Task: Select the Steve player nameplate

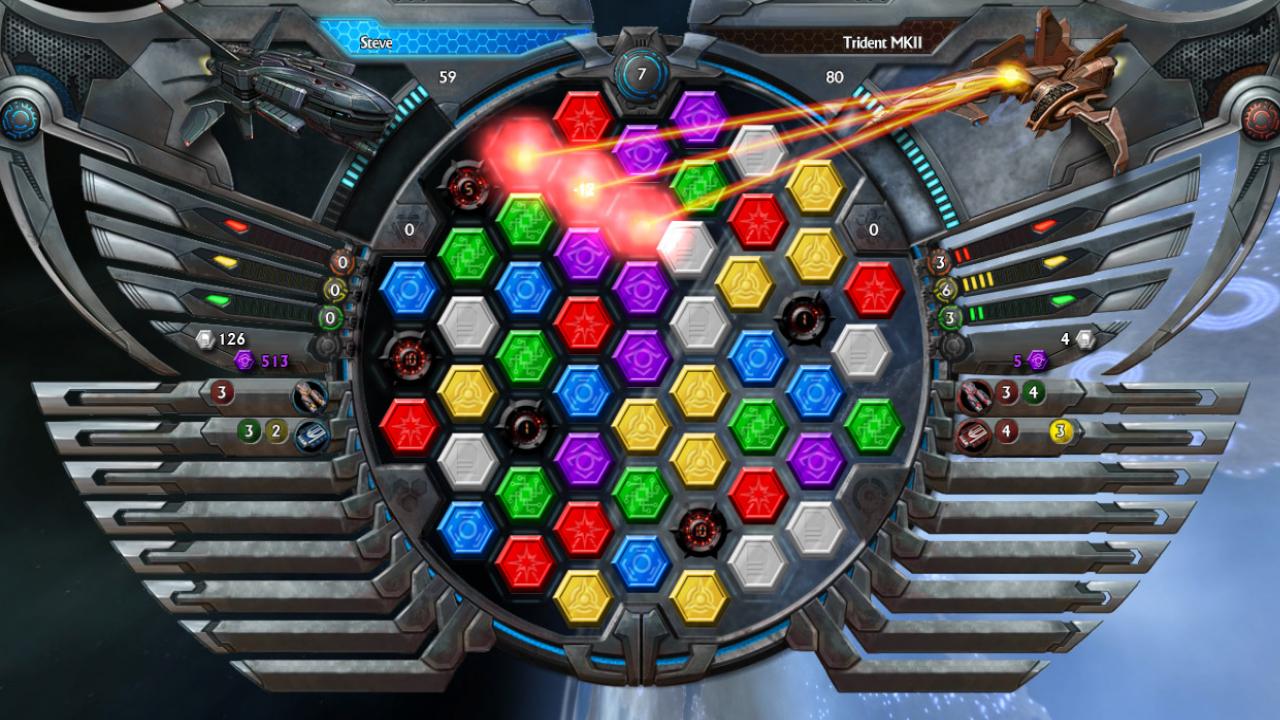Action: (x=375, y=42)
